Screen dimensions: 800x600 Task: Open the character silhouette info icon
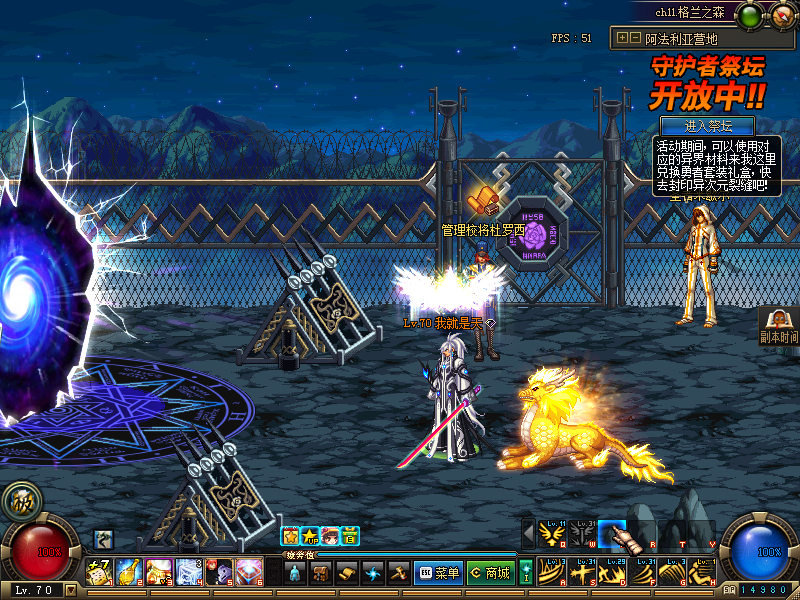point(295,573)
